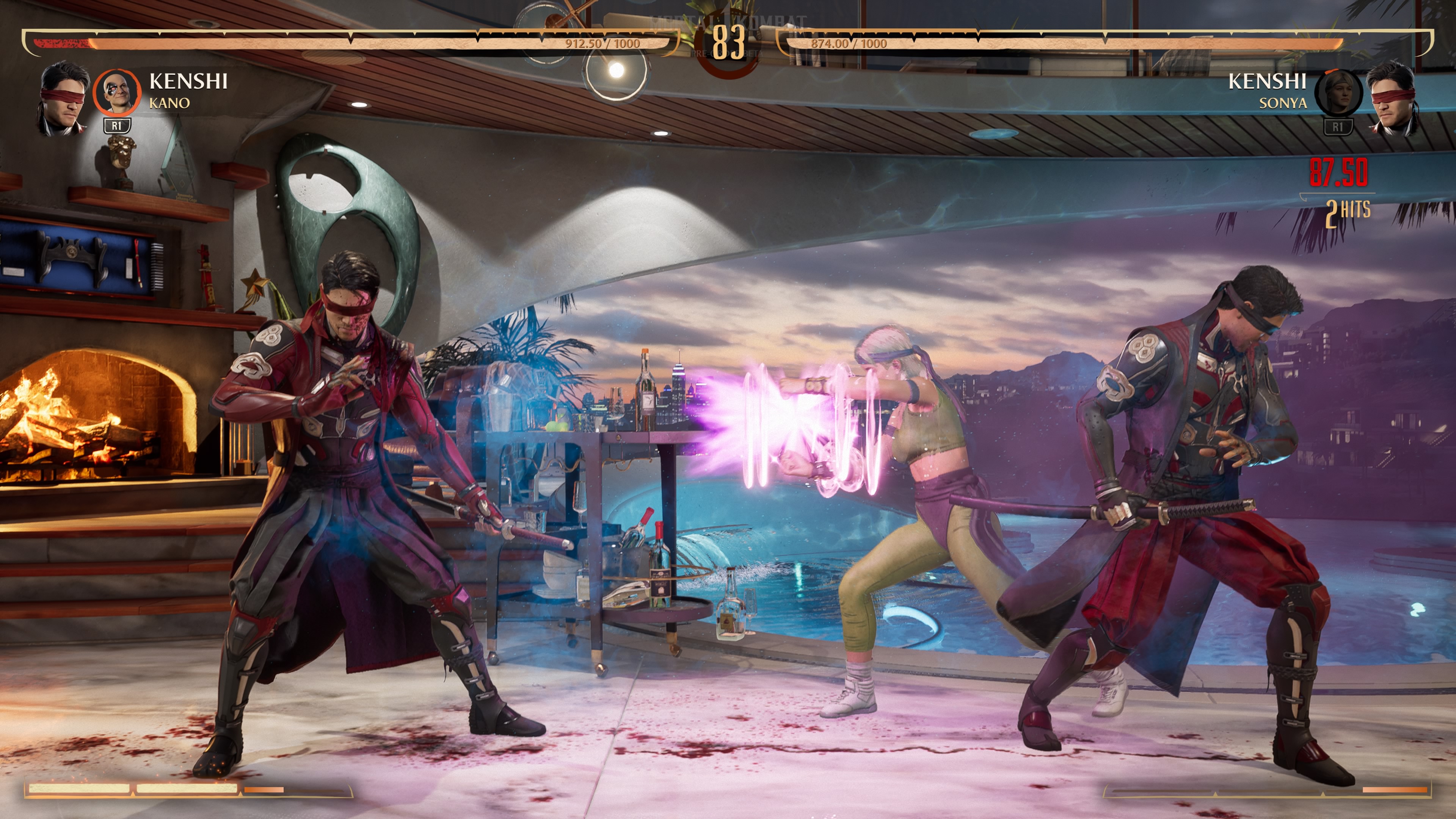This screenshot has width=1456, height=819.
Task: Click Kenshi's portrait beside the Kano kameo
Action: point(64,98)
